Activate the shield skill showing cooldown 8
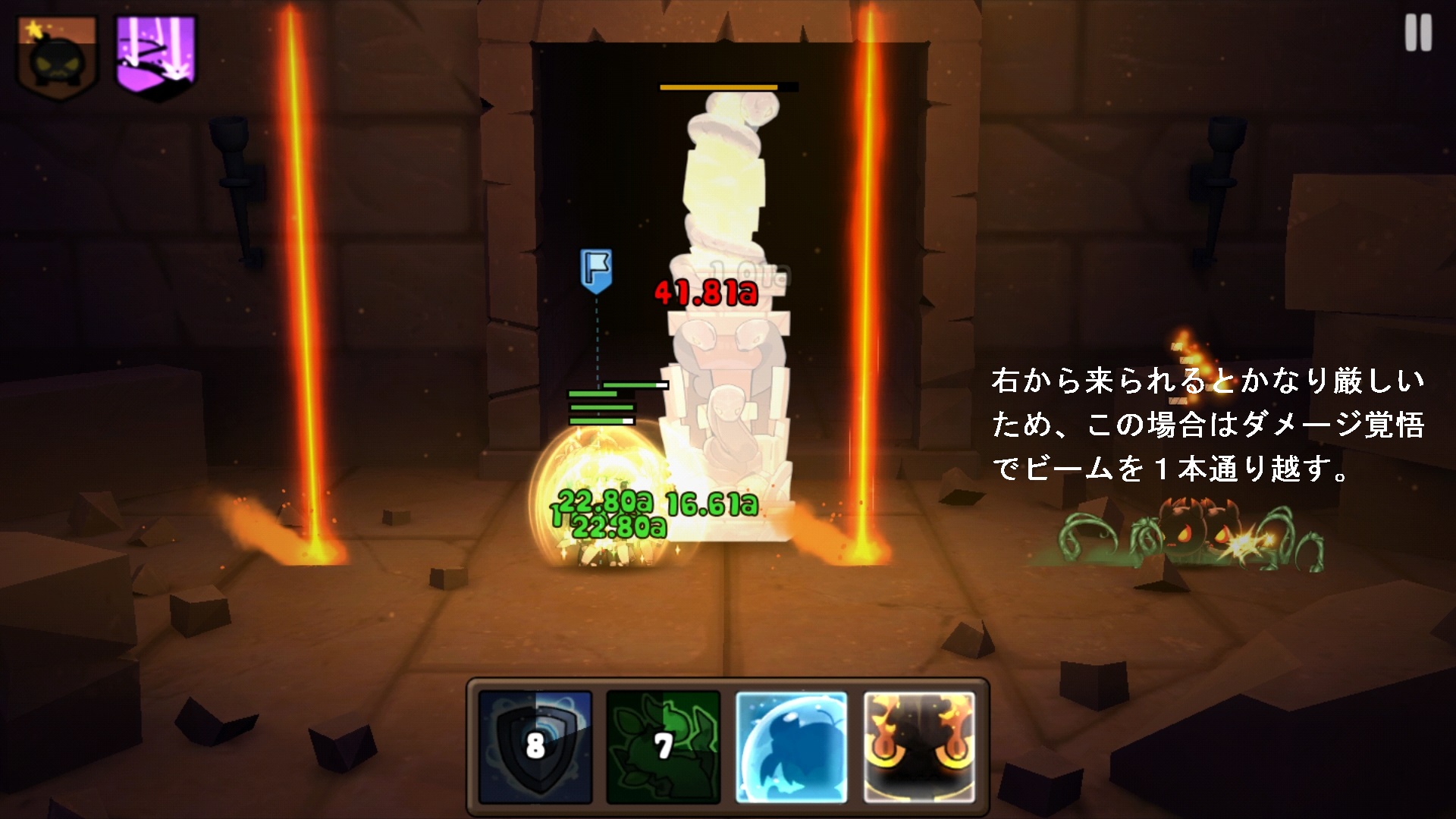The width and height of the screenshot is (1456, 819). tap(535, 747)
